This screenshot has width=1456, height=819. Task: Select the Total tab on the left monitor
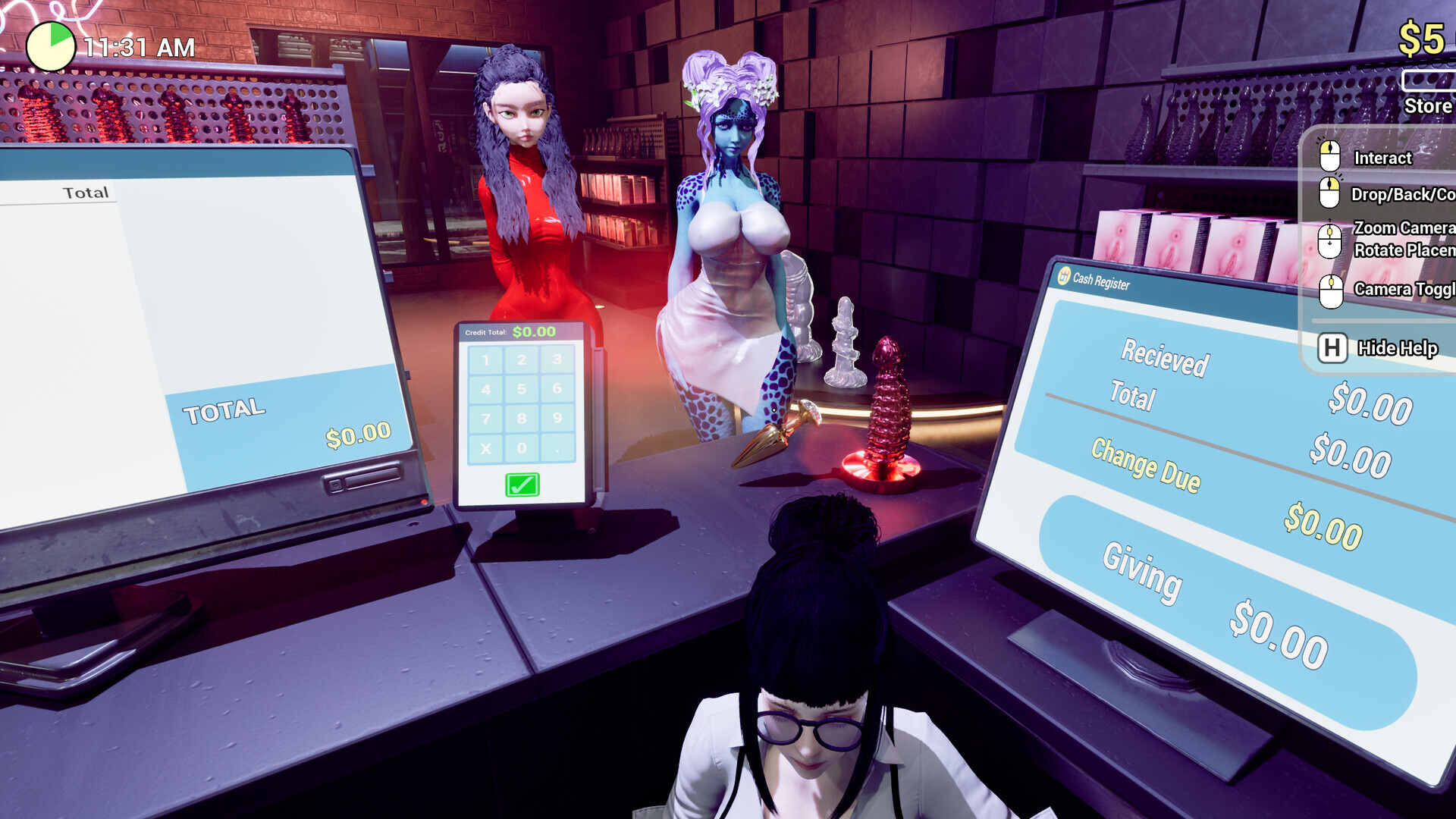pos(85,191)
